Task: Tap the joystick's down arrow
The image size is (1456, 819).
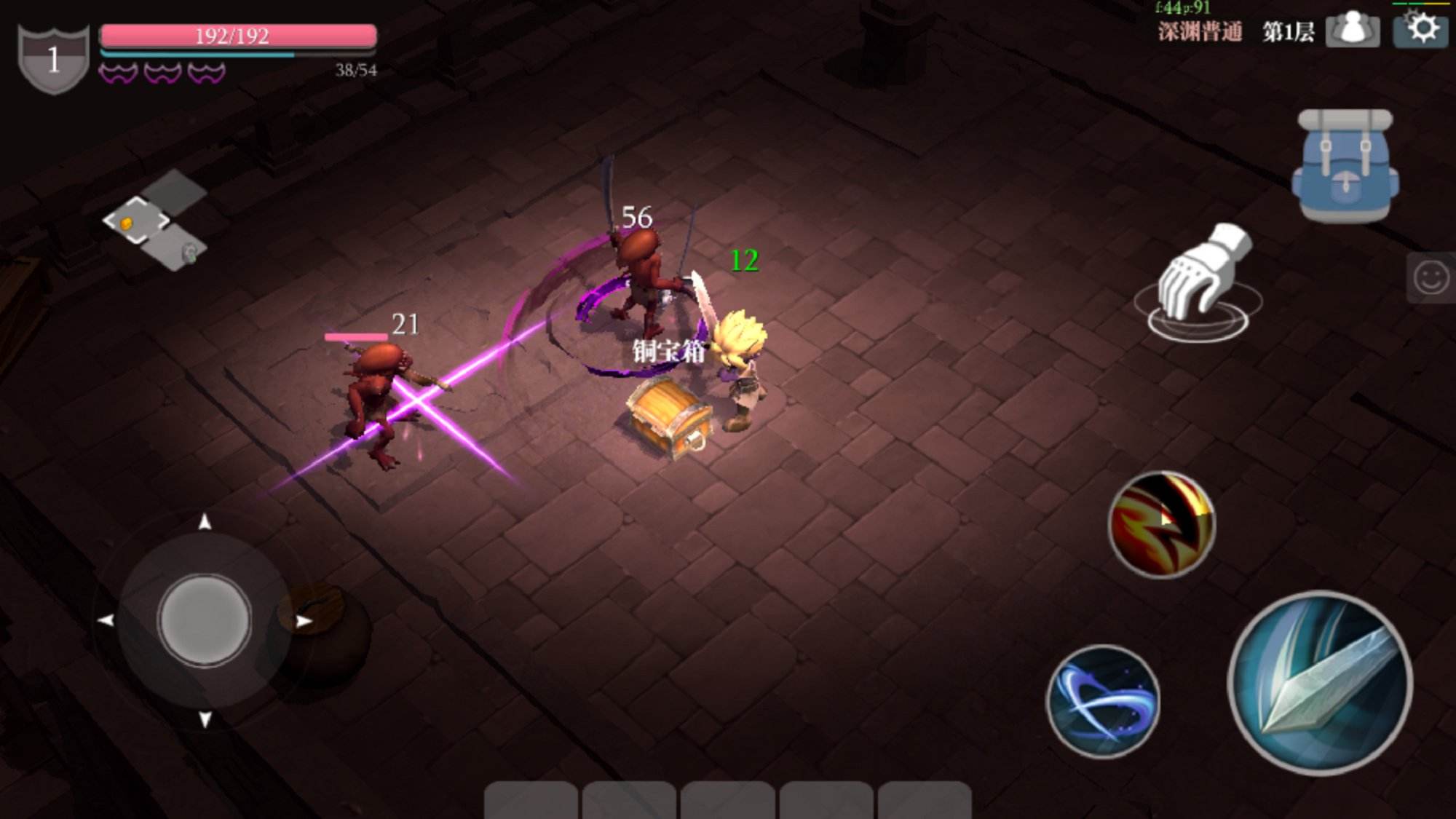Action: [x=205, y=719]
